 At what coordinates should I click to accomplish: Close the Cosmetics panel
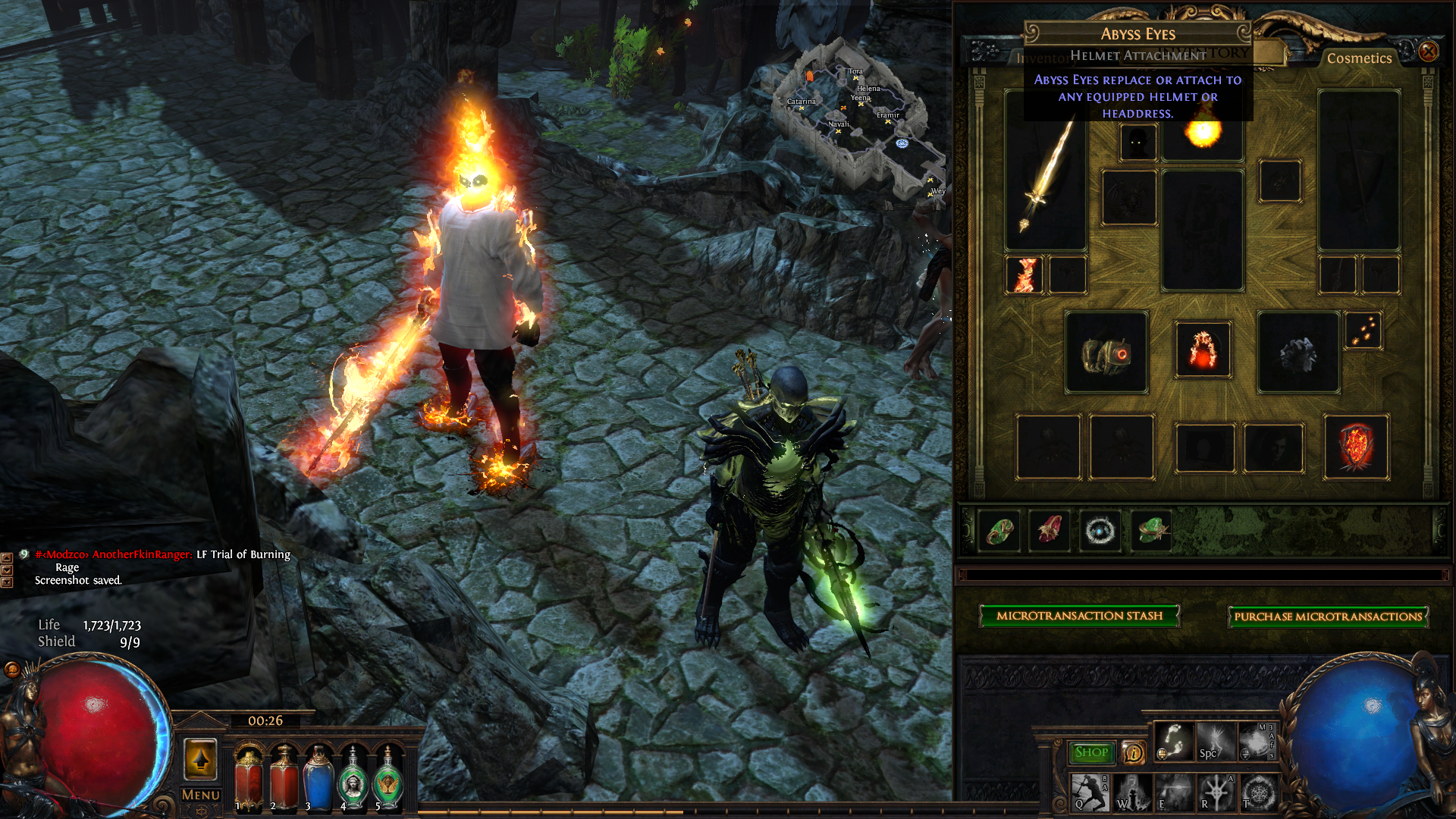(x=1429, y=52)
